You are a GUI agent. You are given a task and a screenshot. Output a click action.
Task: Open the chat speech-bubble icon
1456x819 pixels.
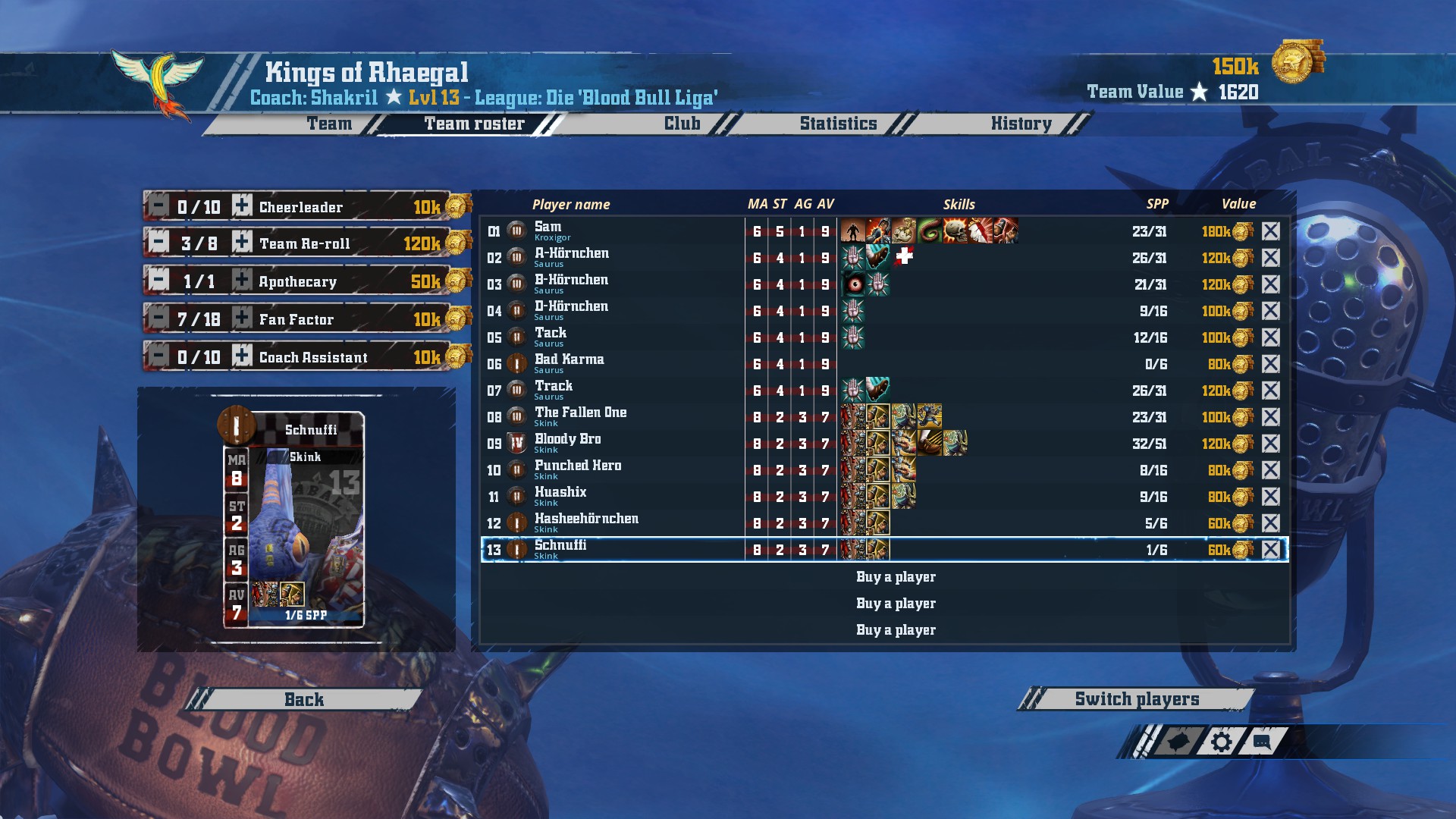[x=1262, y=742]
